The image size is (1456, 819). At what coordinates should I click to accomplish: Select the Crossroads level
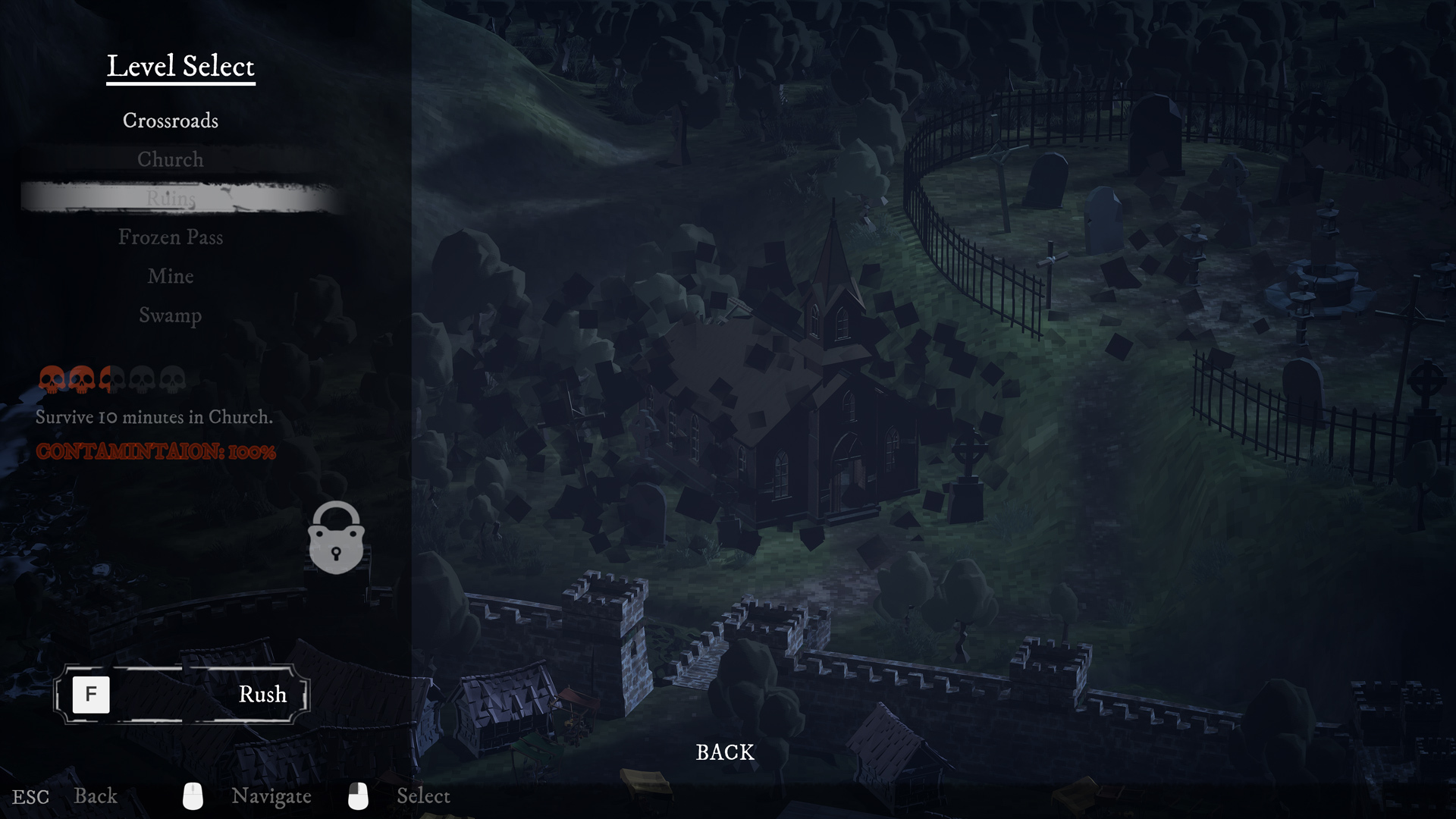click(171, 120)
